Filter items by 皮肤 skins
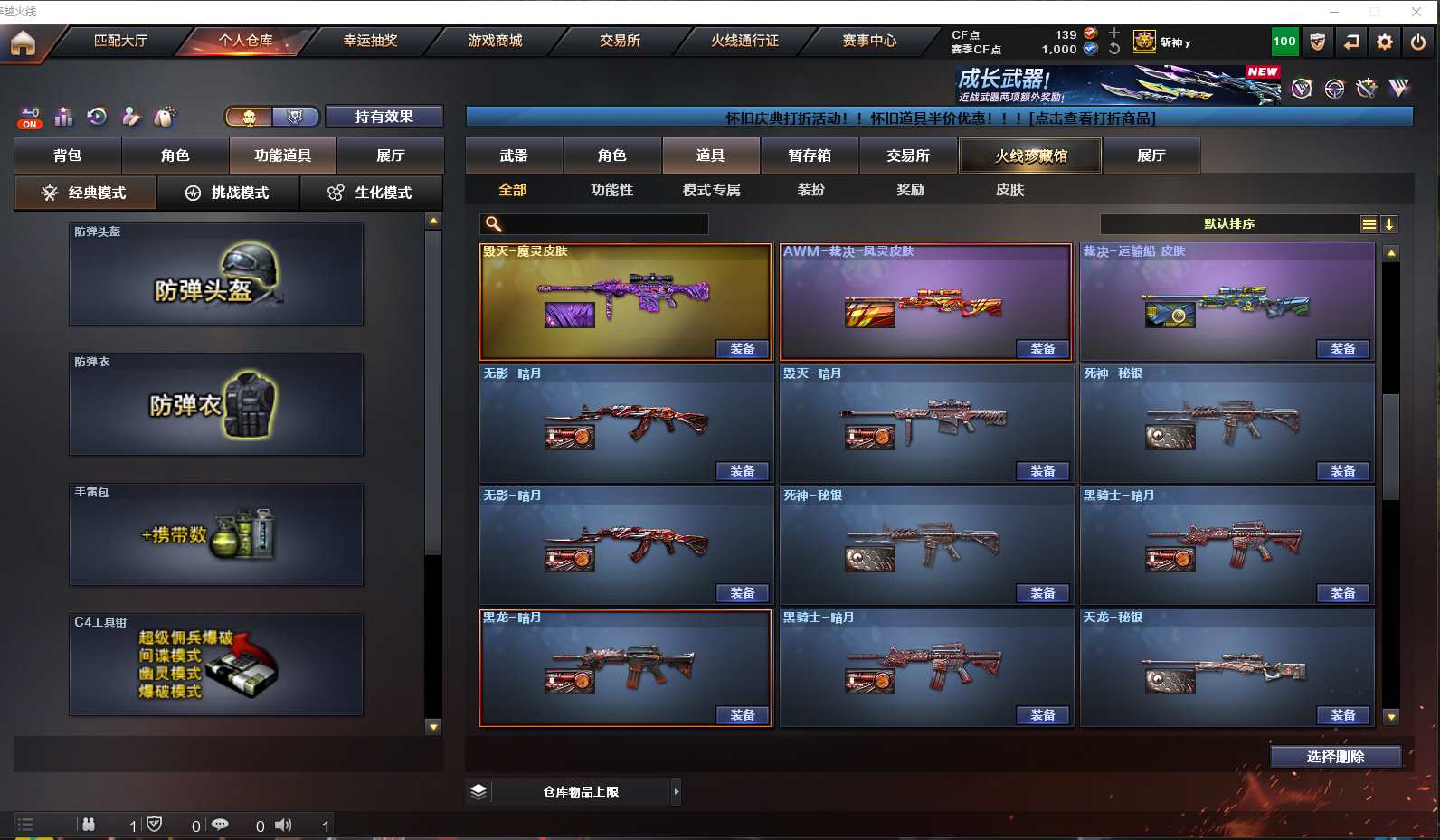Image resolution: width=1440 pixels, height=840 pixels. pyautogui.click(x=1009, y=190)
